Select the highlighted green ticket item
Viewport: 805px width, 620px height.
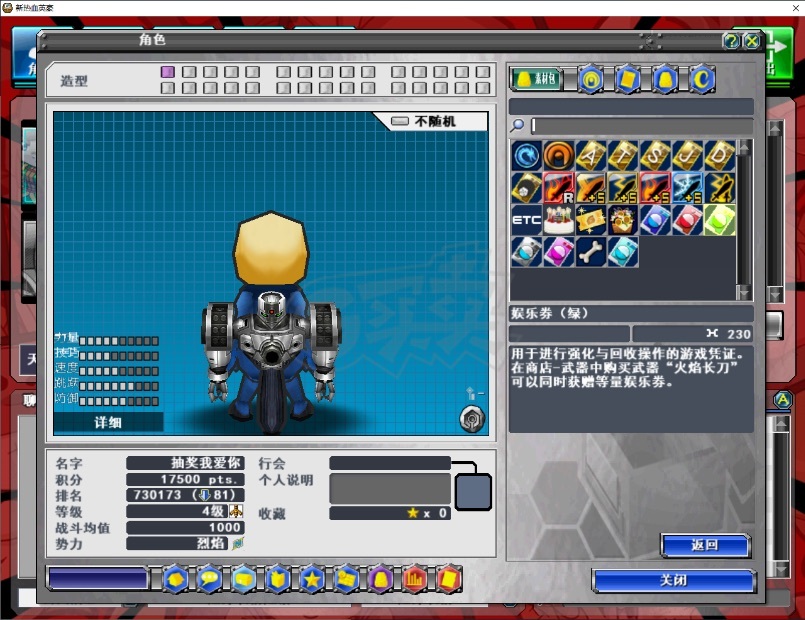(x=719, y=220)
